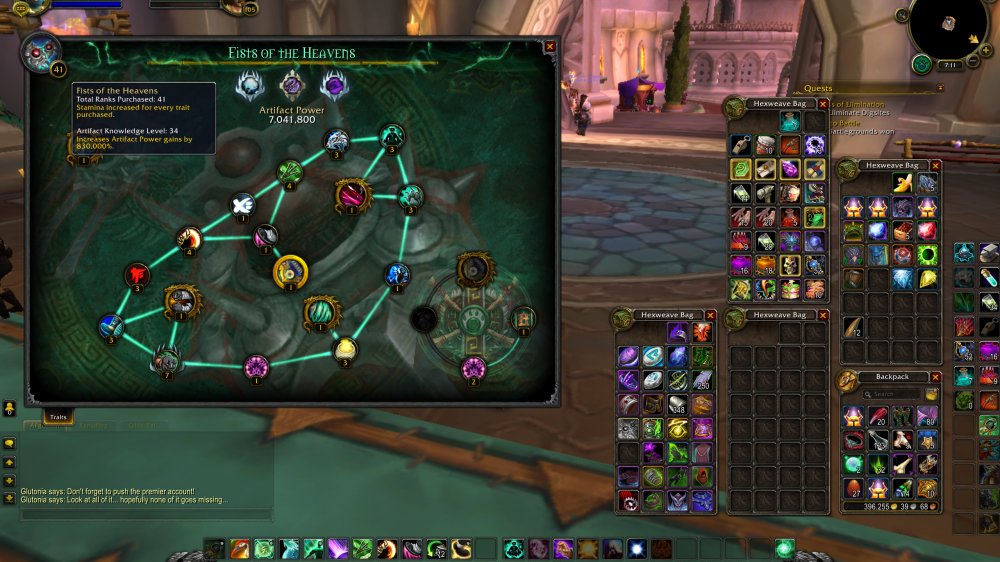Select the green trait with rank 4
The image size is (1000, 562).
pyautogui.click(x=290, y=172)
